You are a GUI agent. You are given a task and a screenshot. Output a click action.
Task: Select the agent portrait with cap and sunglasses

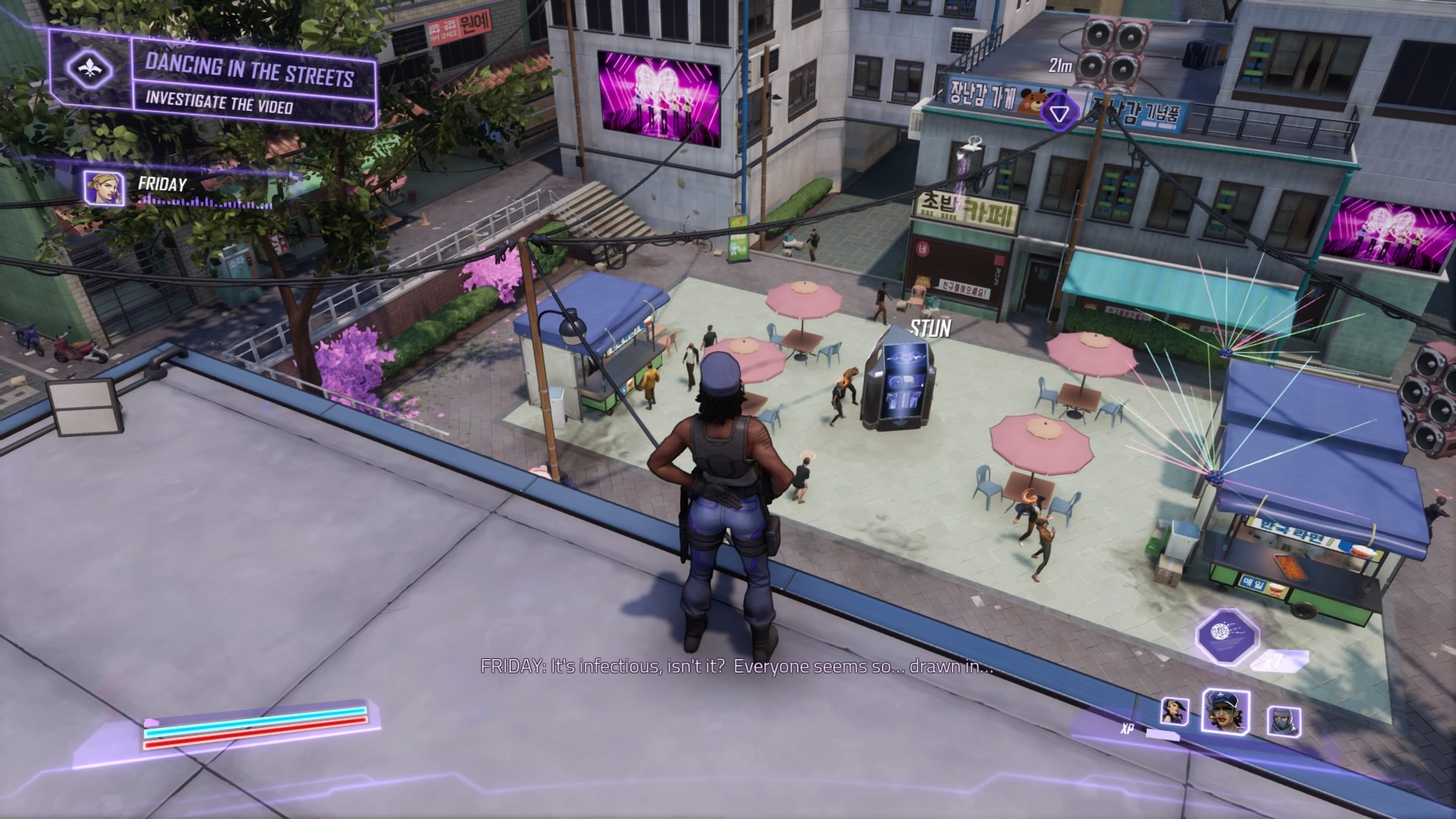[x=1224, y=711]
